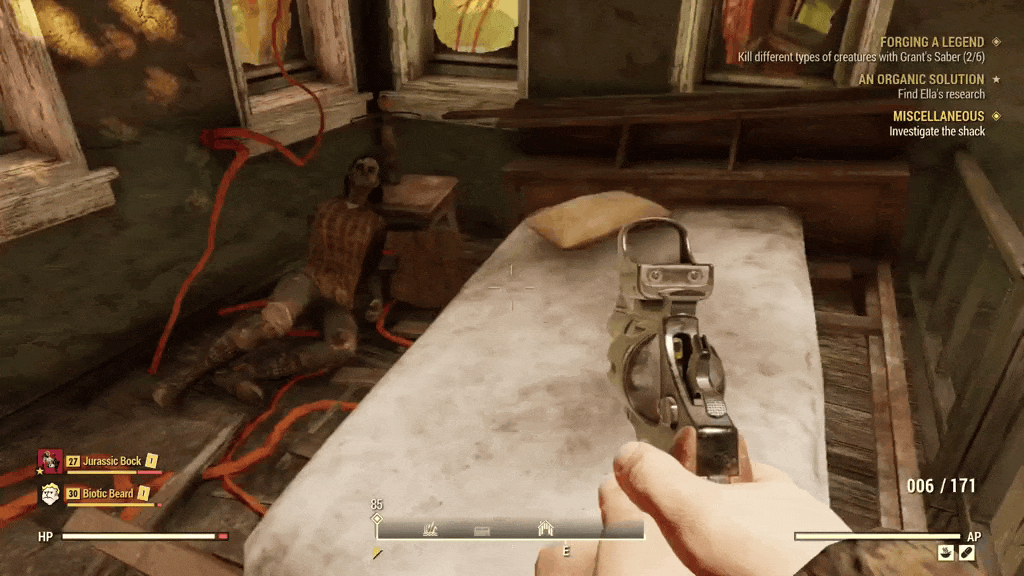The height and width of the screenshot is (576, 1024).
Task: Select teammate Biotic Beard's portrait
Action: (x=50, y=493)
